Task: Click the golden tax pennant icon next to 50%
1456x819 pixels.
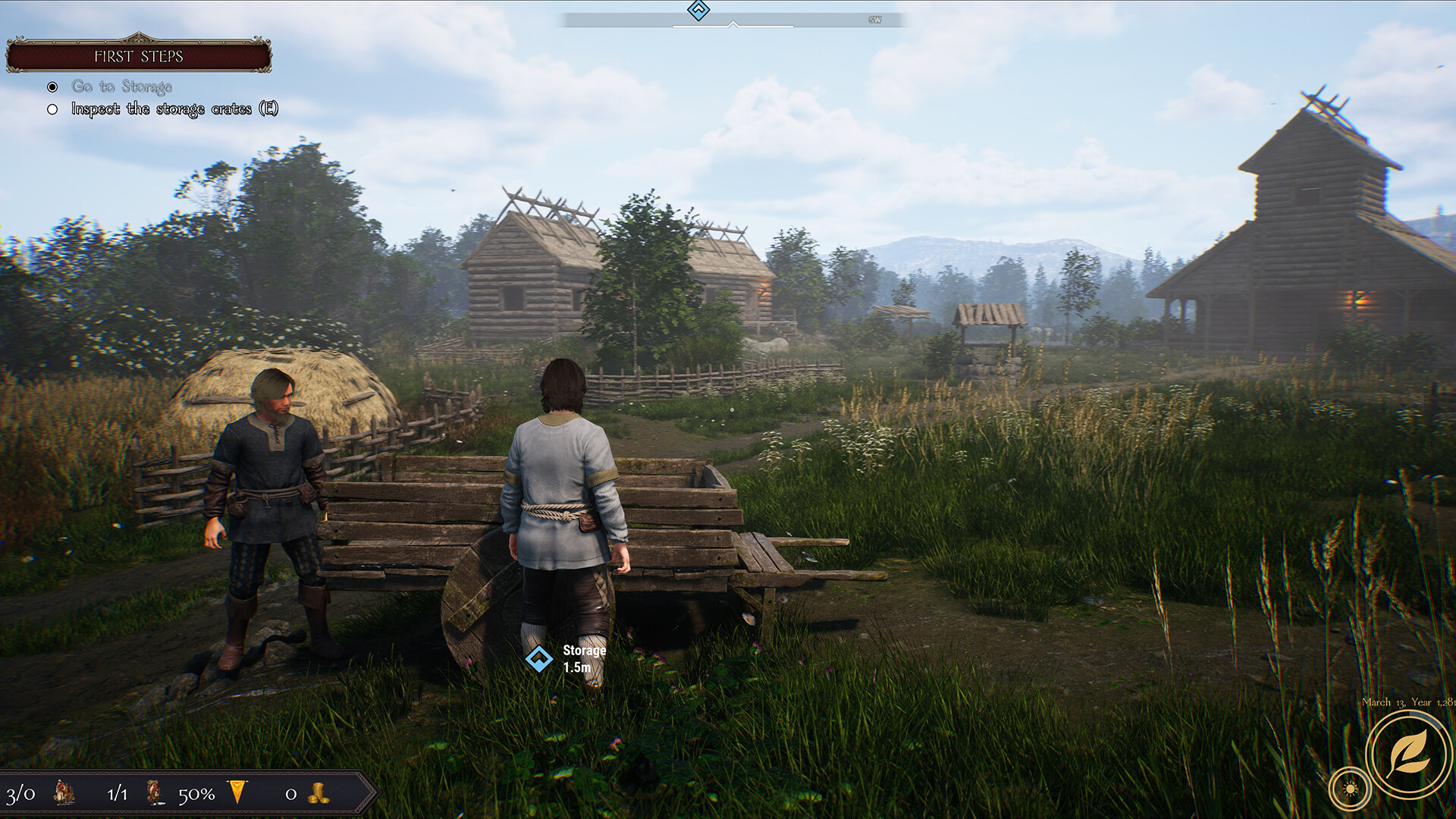Action: [237, 792]
